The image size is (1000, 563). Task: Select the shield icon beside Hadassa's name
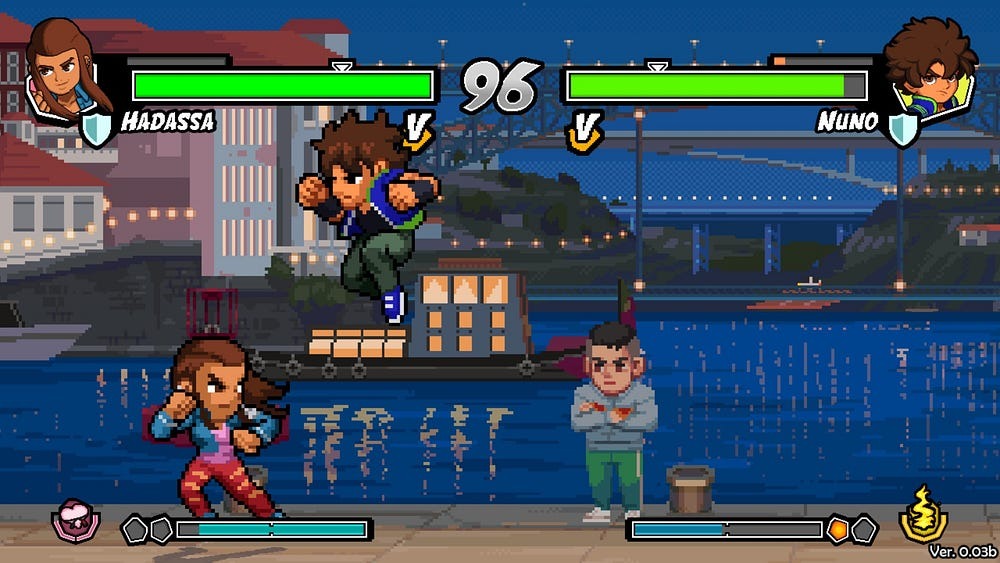pyautogui.click(x=97, y=127)
